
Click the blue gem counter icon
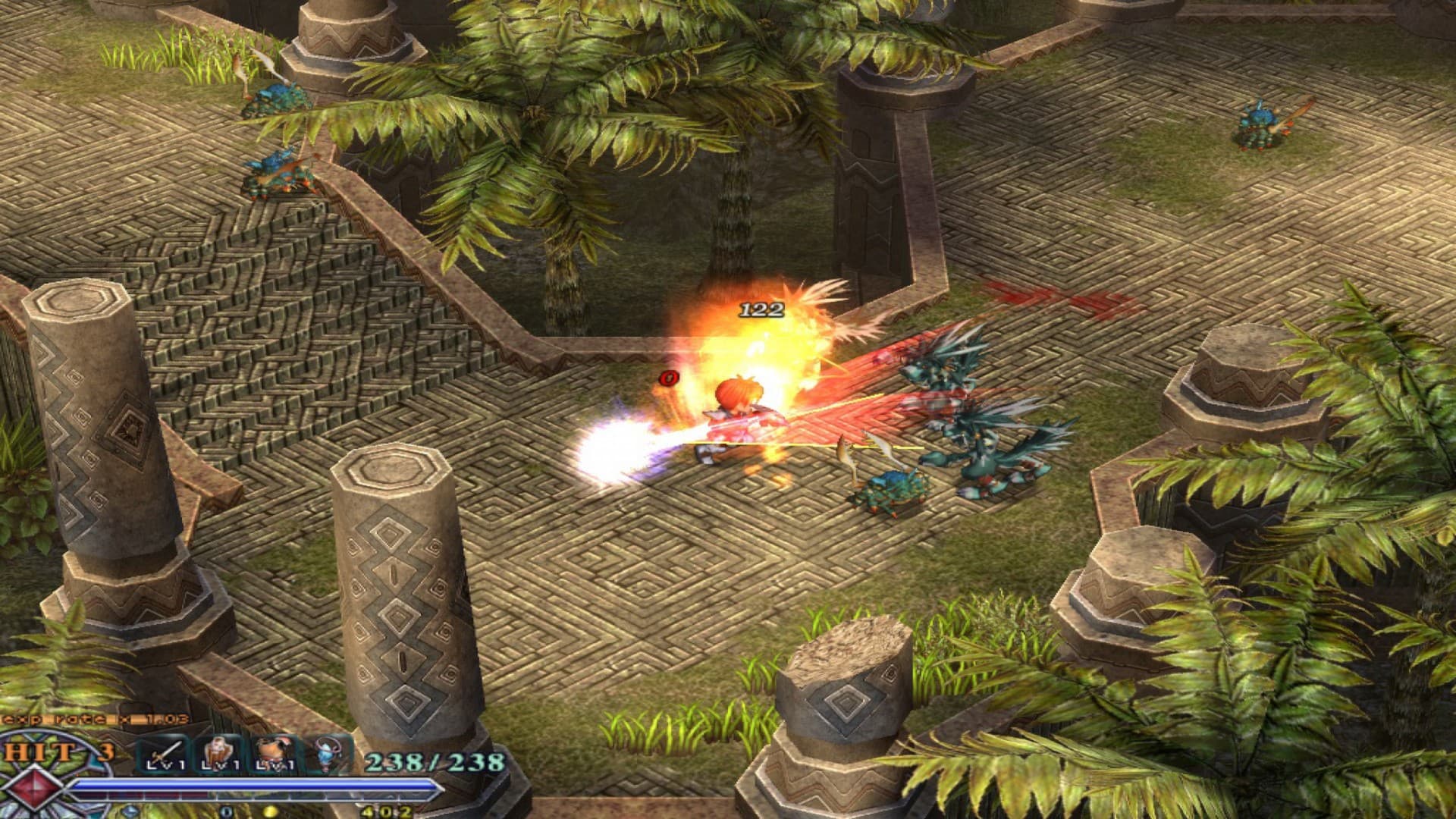[130, 811]
